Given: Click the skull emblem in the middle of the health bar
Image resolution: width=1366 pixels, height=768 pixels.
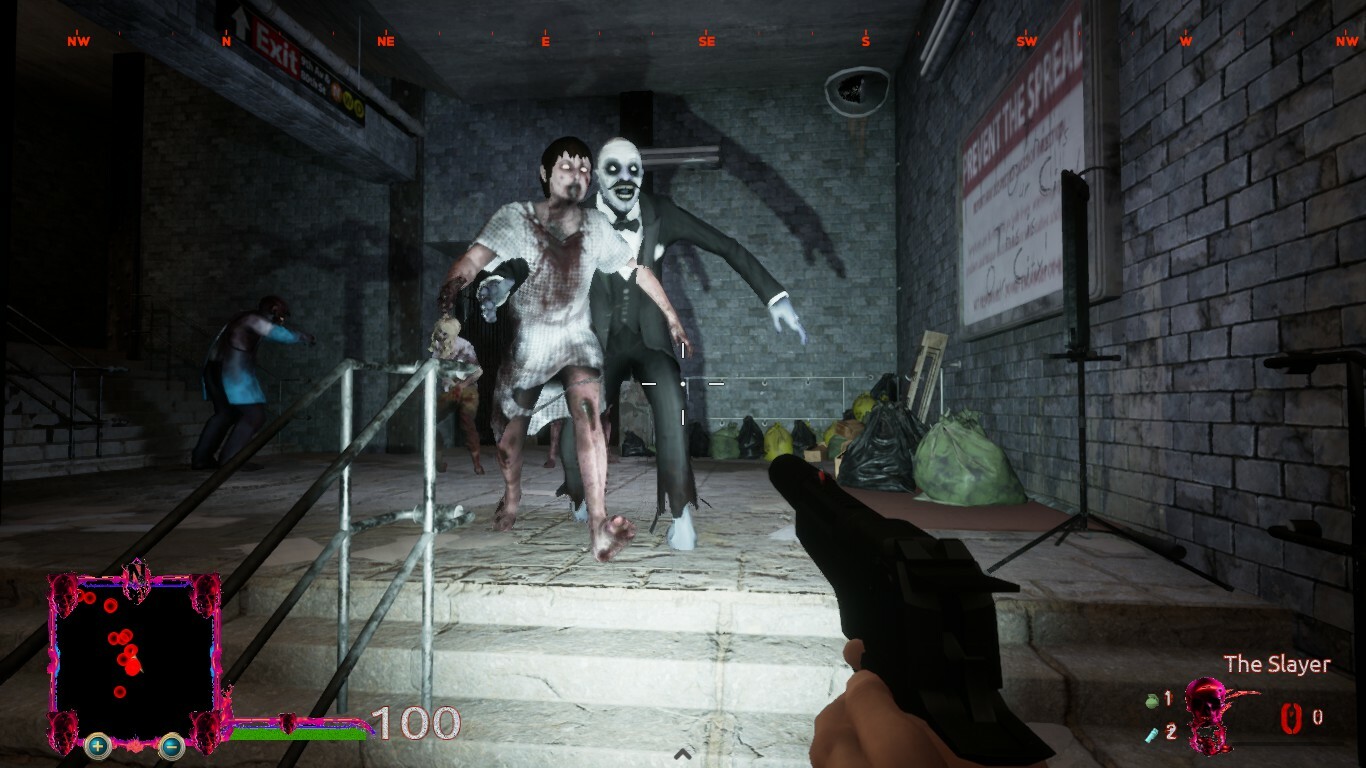Looking at the screenshot, I should tap(287, 722).
